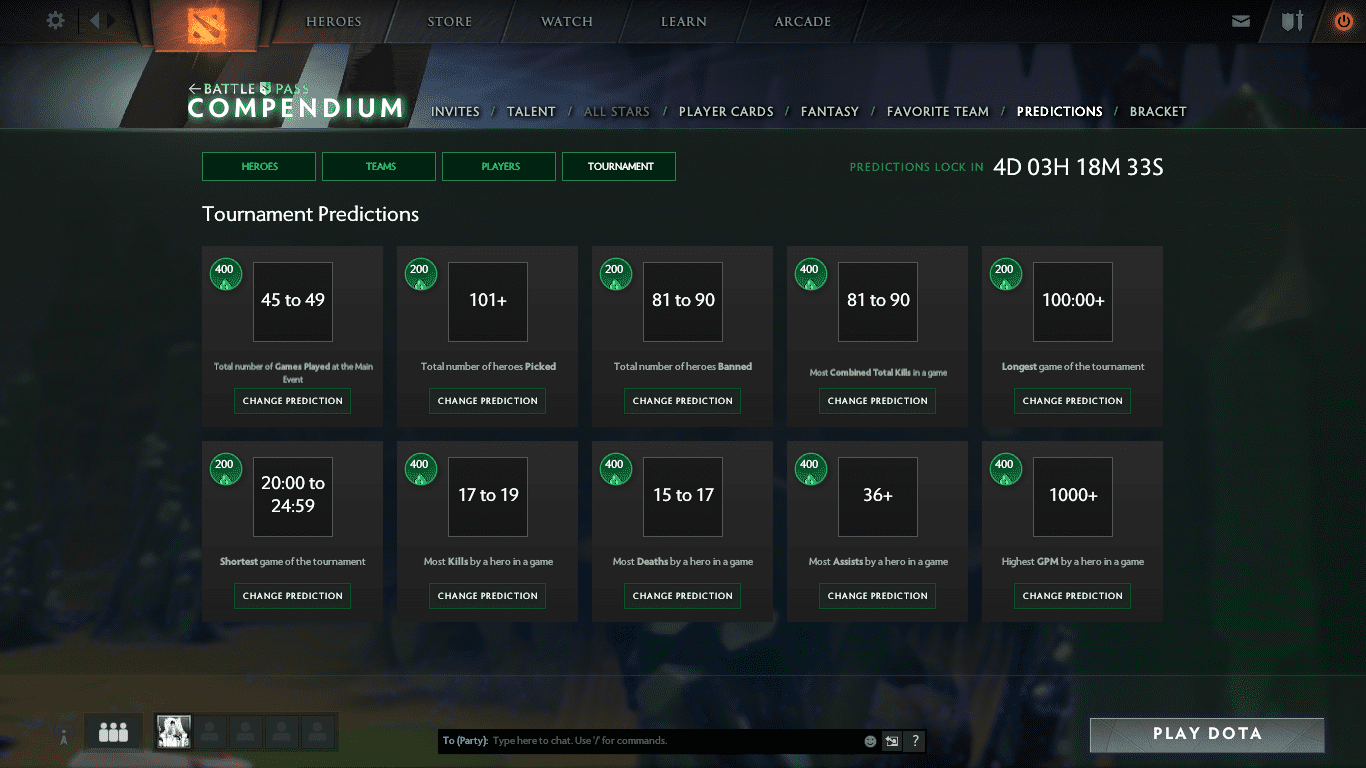Switch to the Player Cards tab
Image resolution: width=1366 pixels, height=768 pixels.
point(726,112)
